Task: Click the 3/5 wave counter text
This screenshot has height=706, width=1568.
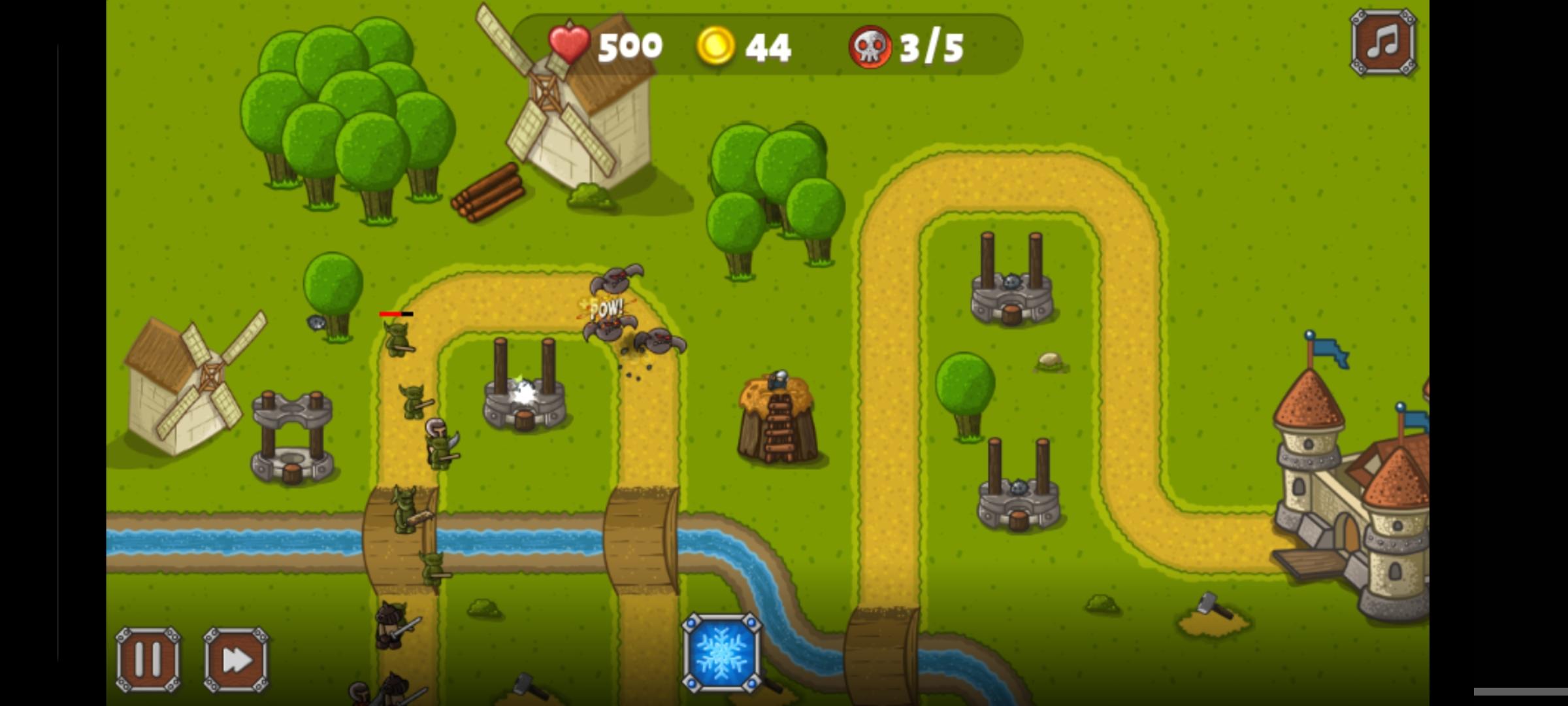Action: (930, 46)
